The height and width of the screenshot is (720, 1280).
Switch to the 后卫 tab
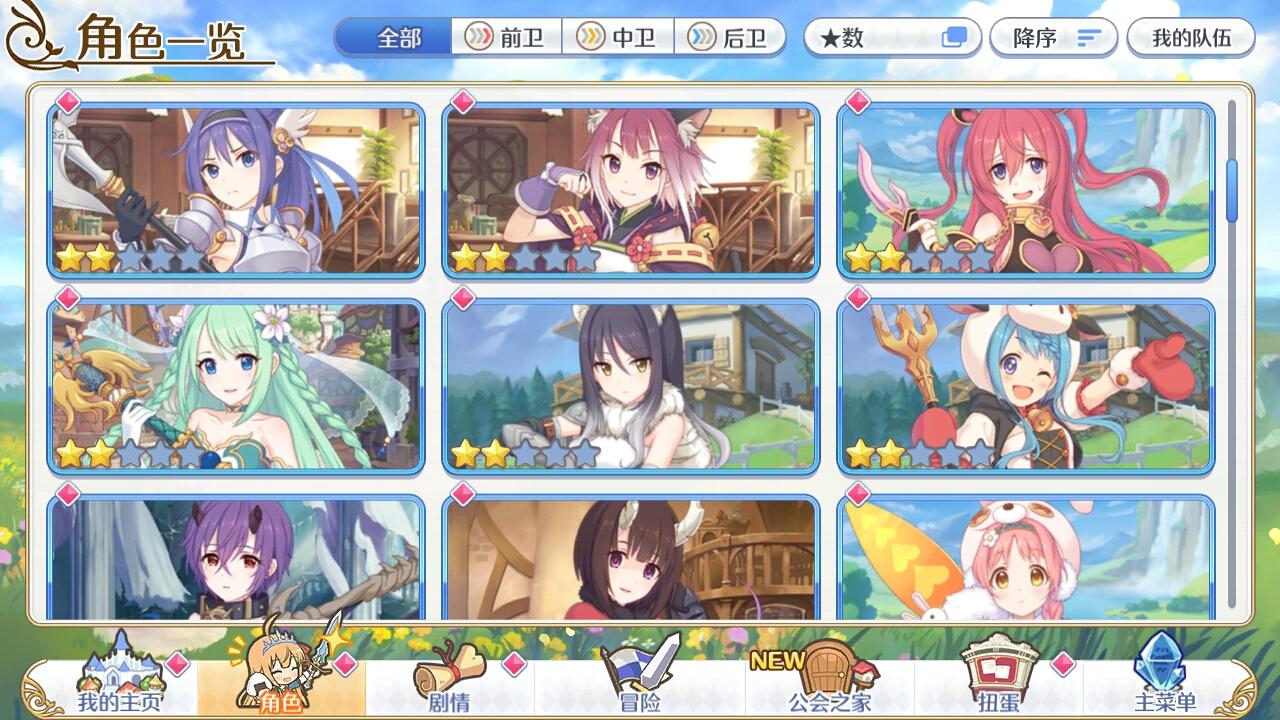732,35
